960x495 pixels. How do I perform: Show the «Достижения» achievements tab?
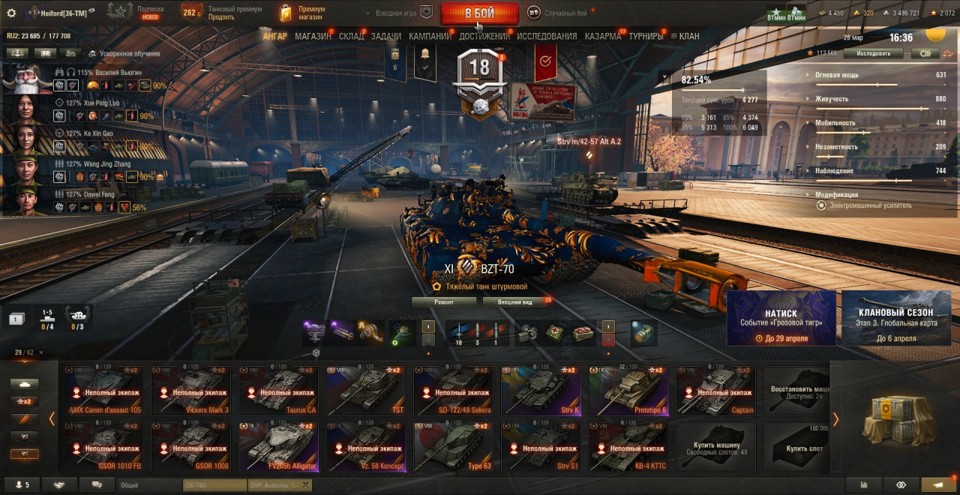coord(484,37)
